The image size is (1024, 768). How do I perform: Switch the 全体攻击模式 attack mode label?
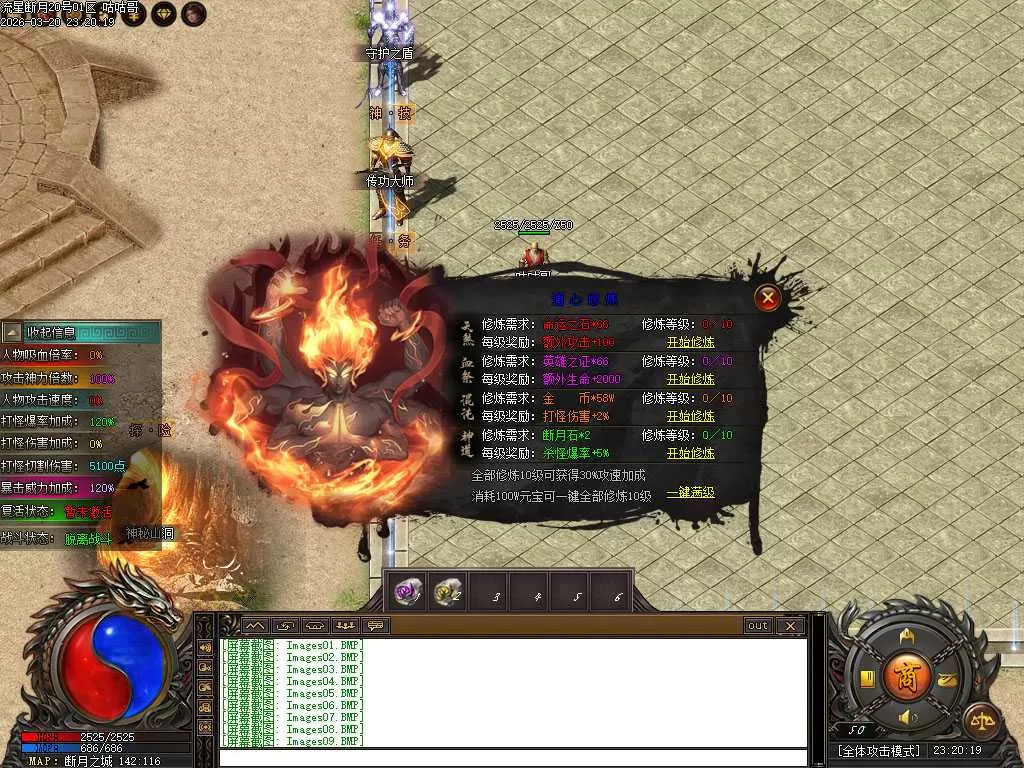(878, 750)
